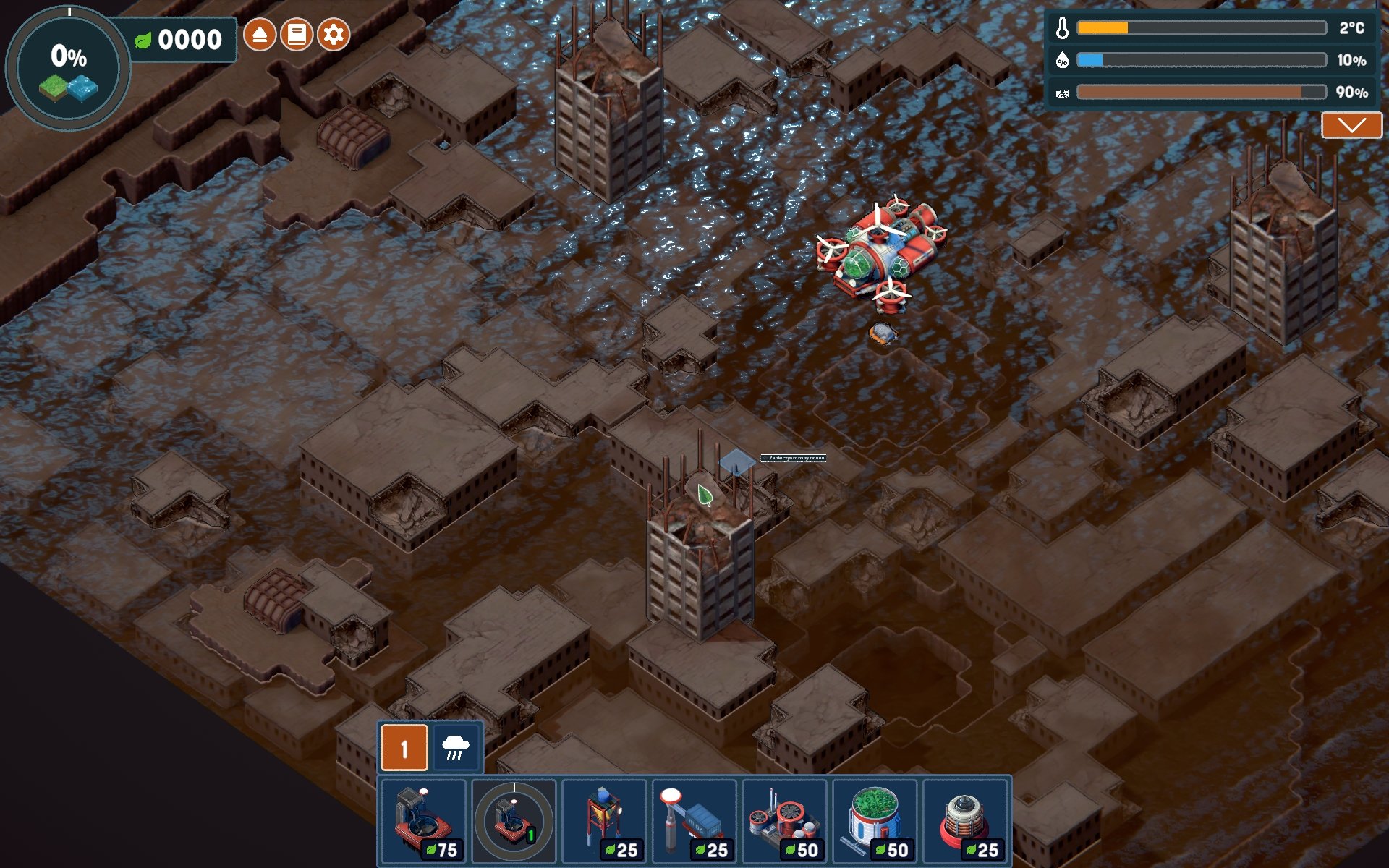The height and width of the screenshot is (868, 1389).
Task: Expand the climate panel with the chevron
Action: coord(1351,125)
